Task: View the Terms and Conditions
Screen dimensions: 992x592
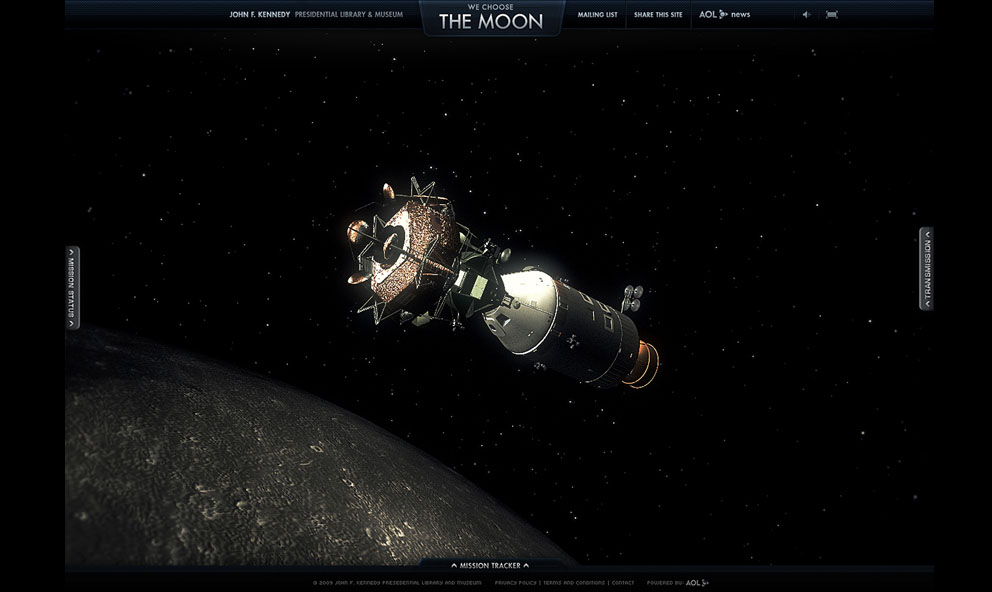Action: coord(574,582)
